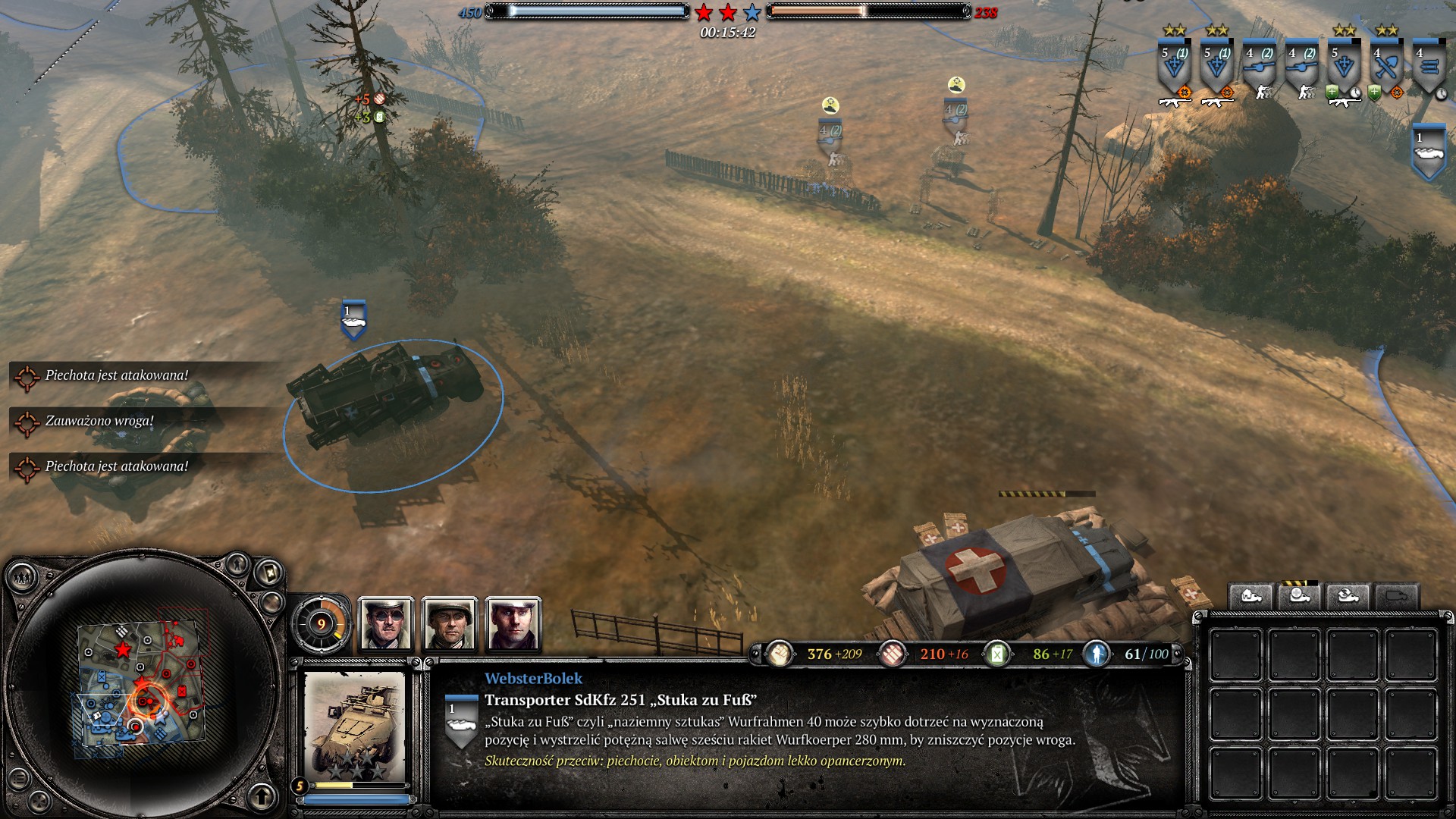Image resolution: width=1456 pixels, height=819 pixels.
Task: Choose the commander wearing a steel helmet
Action: pyautogui.click(x=449, y=624)
